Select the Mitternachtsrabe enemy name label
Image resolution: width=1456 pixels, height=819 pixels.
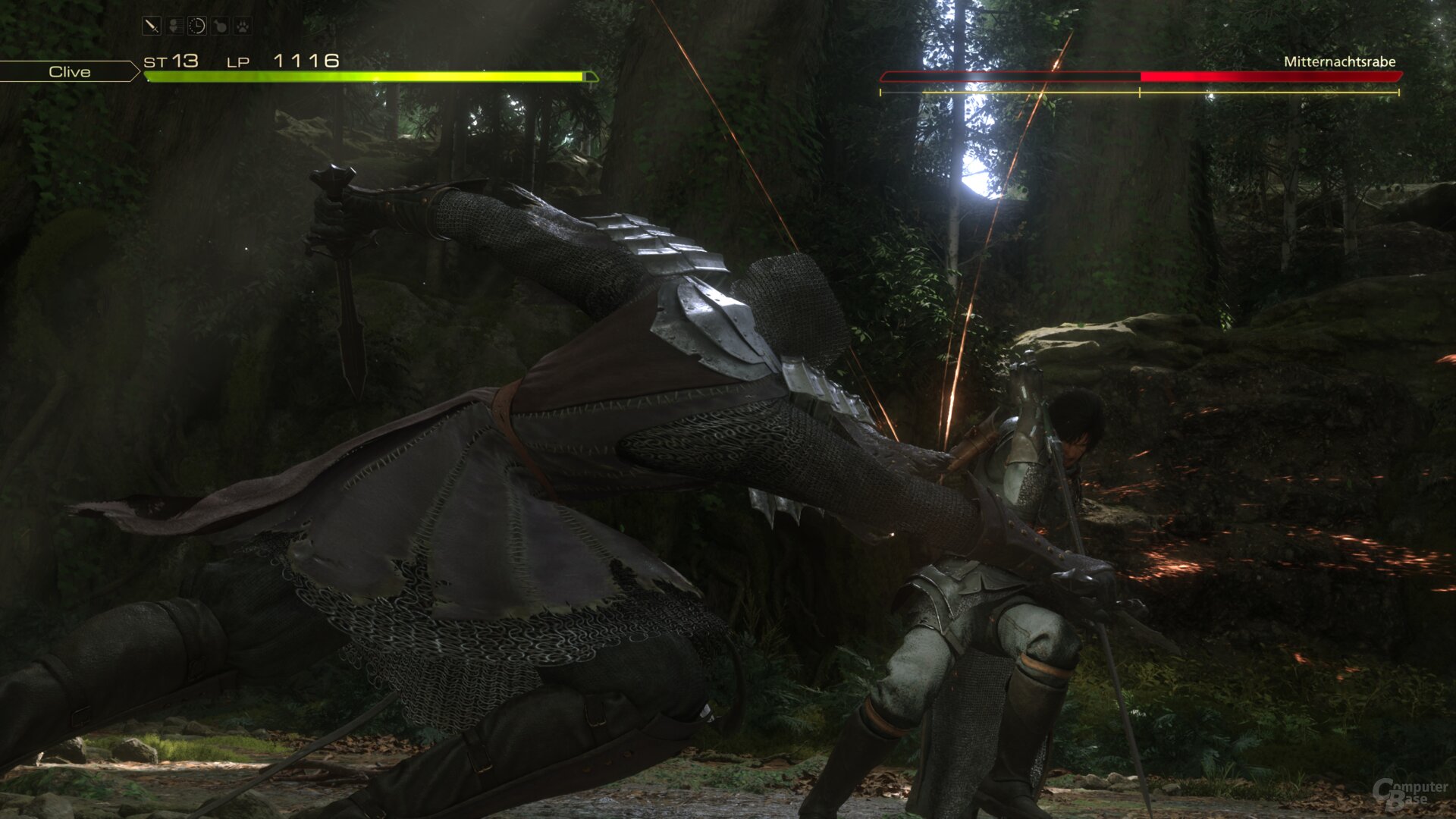pos(1339,62)
